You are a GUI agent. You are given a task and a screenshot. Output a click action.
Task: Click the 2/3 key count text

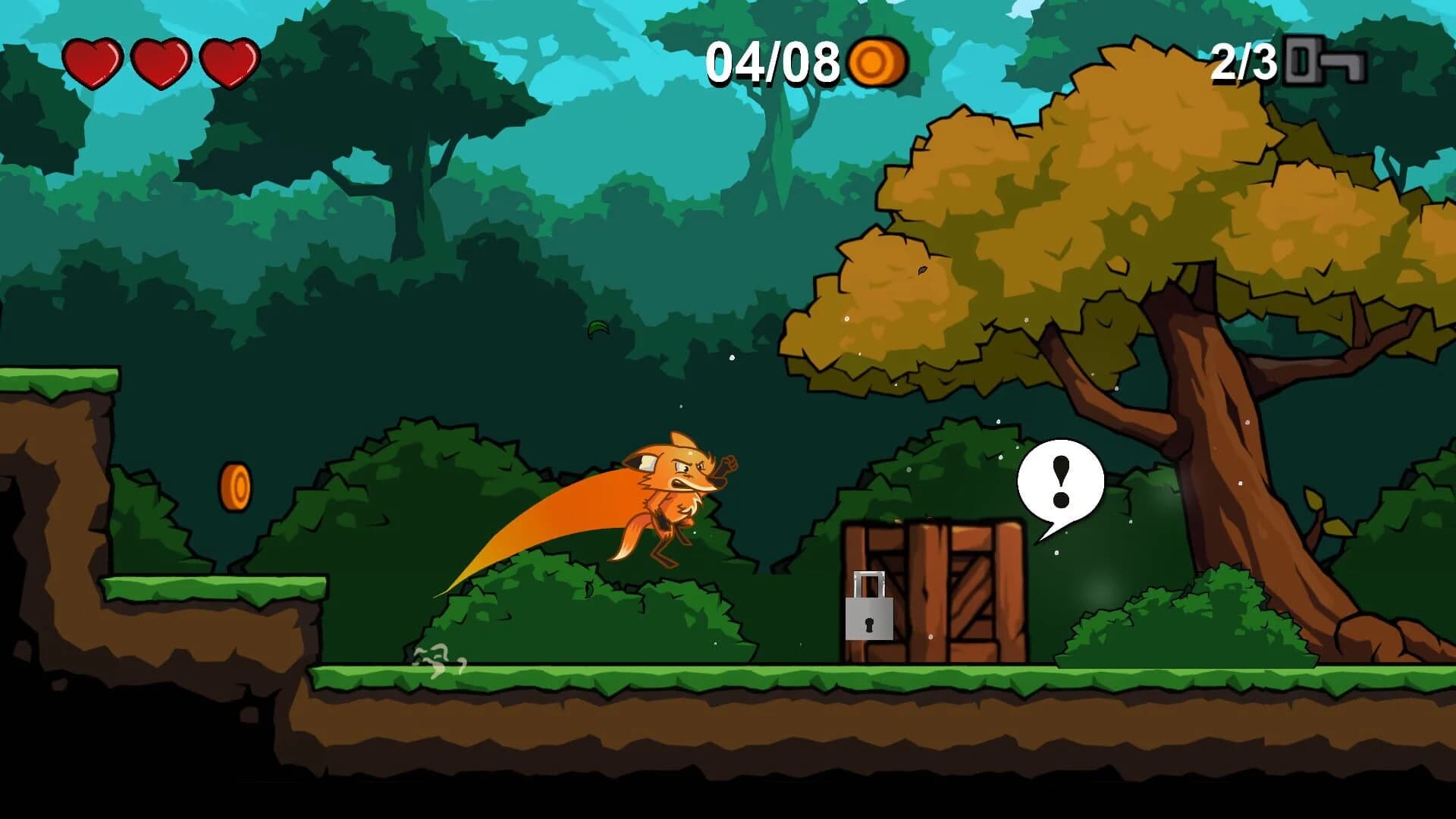1244,59
